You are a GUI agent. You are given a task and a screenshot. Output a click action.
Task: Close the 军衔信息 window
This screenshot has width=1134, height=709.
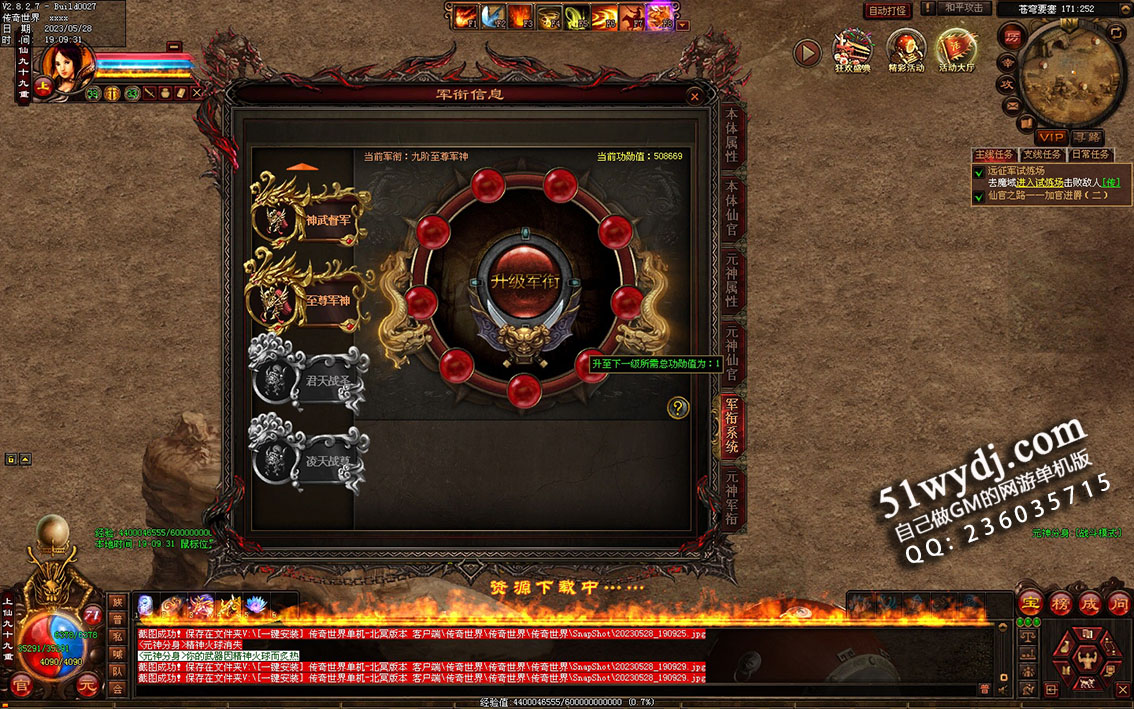coord(695,96)
